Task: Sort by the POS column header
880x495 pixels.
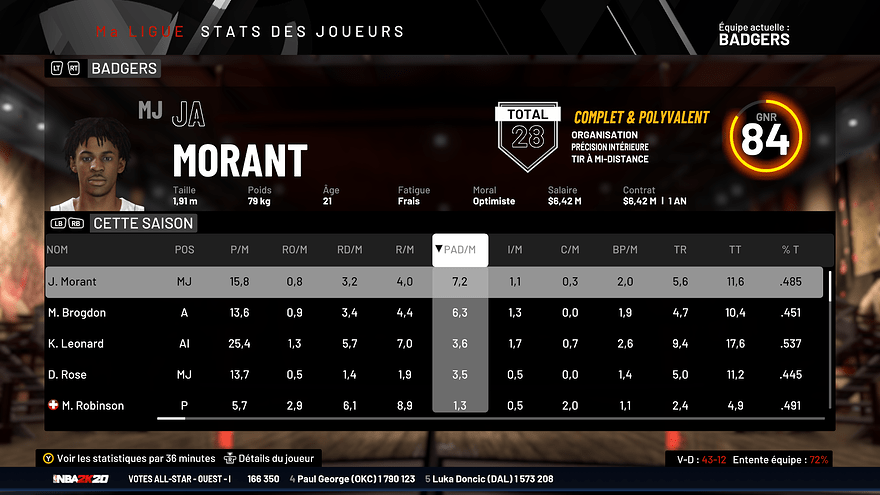Action: click(x=185, y=249)
